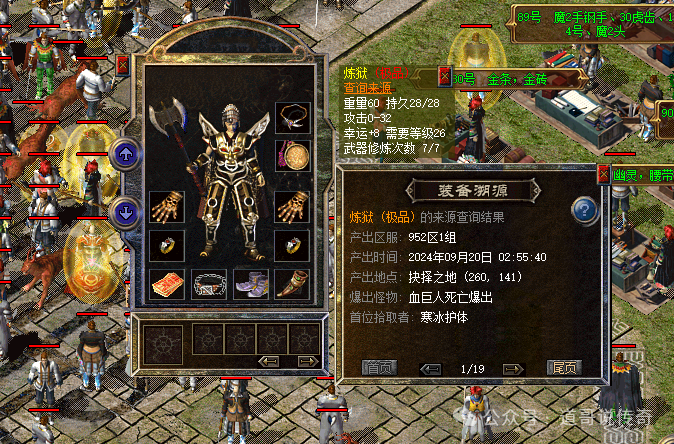Click the blue down arrow button
This screenshot has height=444, width=674.
pos(125,212)
